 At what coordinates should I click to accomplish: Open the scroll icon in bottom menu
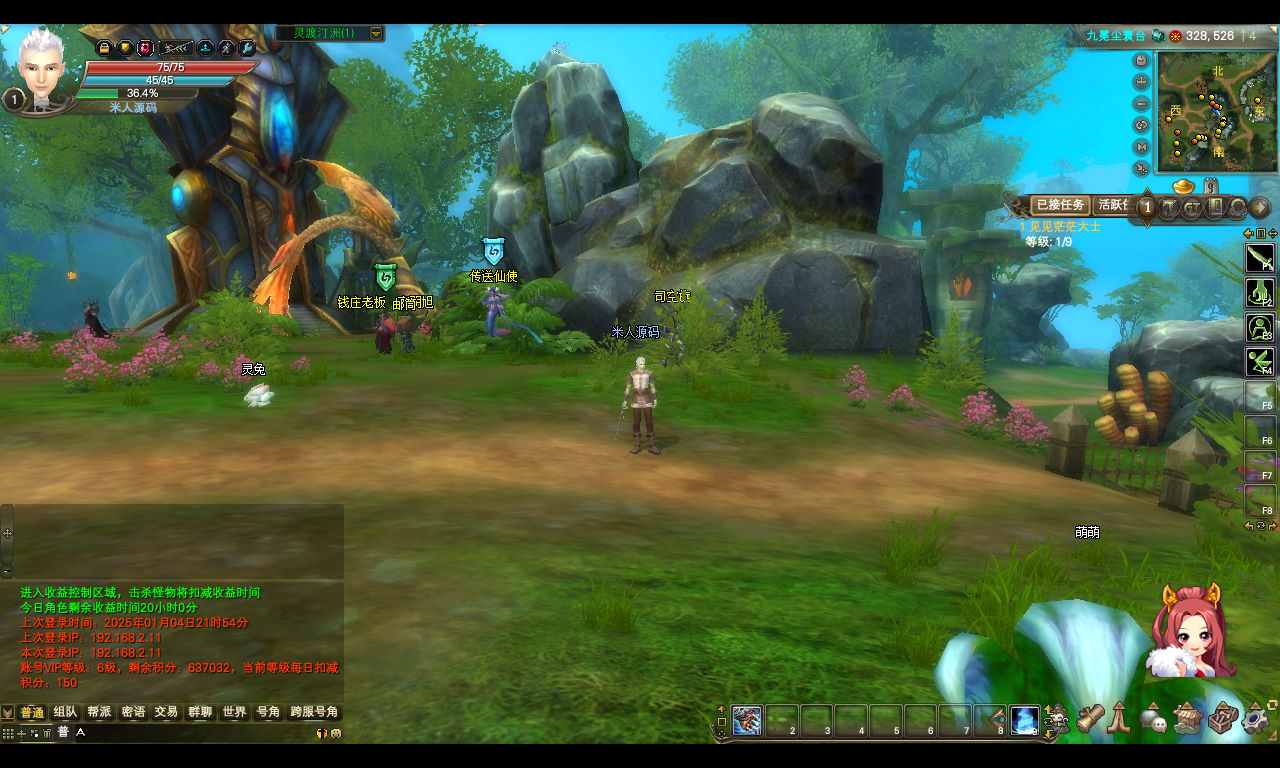pos(1089,718)
